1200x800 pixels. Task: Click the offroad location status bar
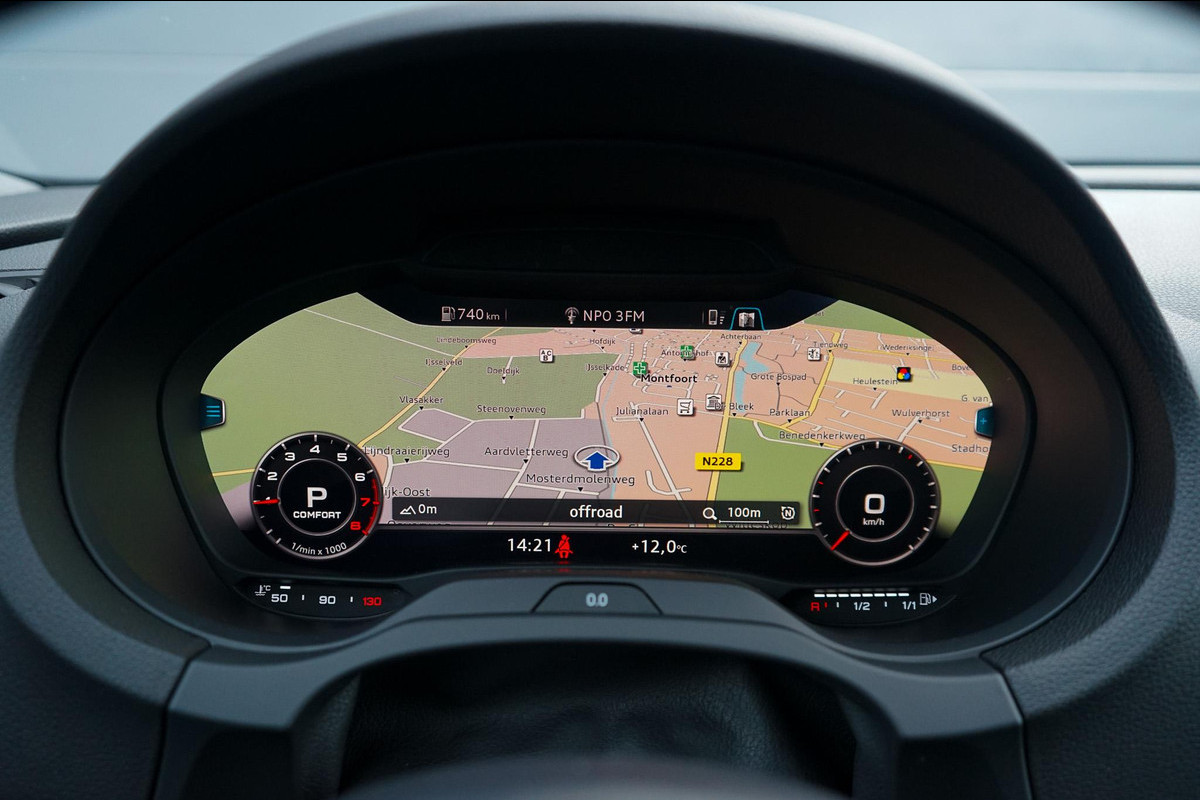pyautogui.click(x=596, y=512)
